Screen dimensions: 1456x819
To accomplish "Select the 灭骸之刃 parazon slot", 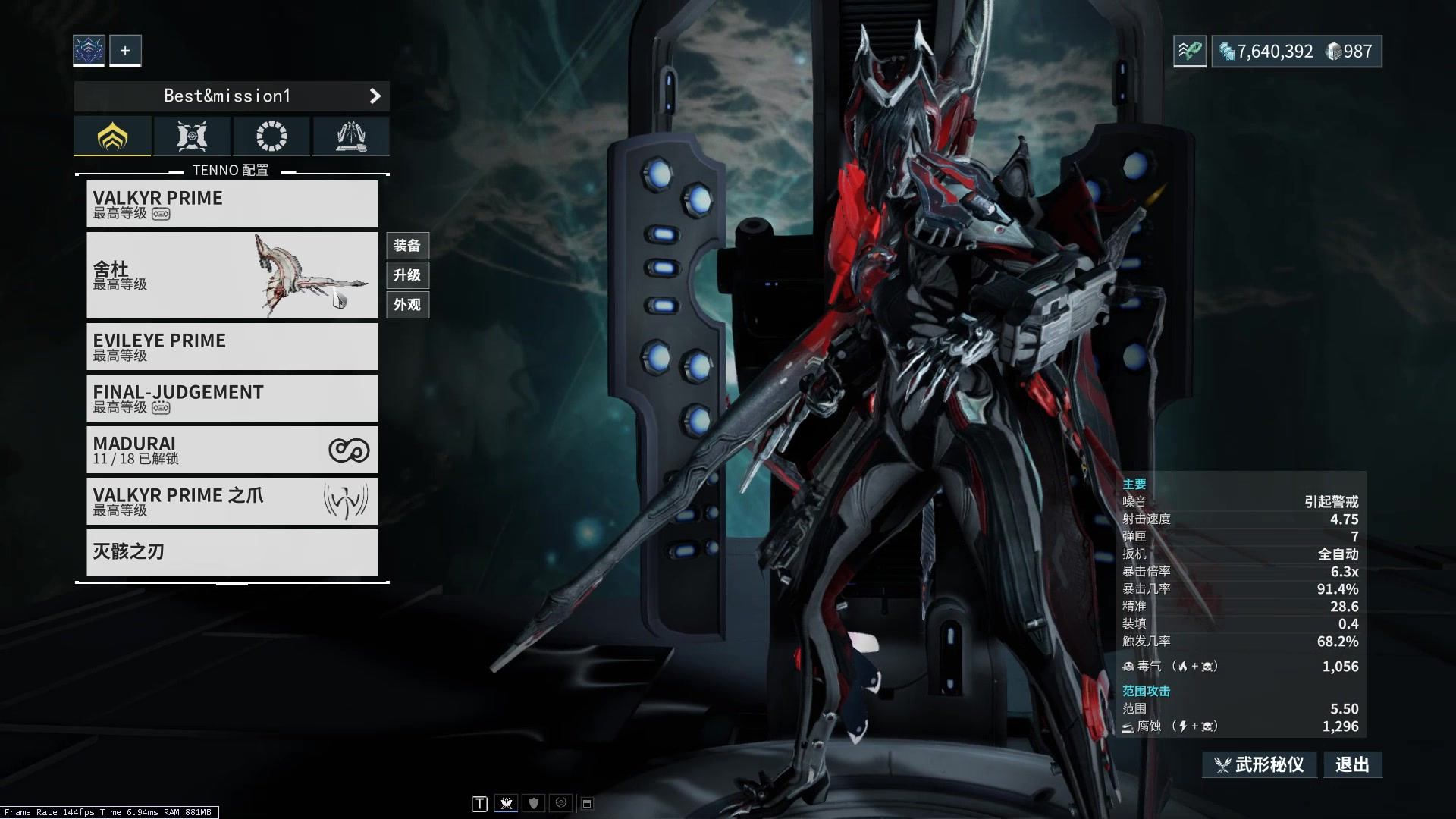I will (232, 552).
